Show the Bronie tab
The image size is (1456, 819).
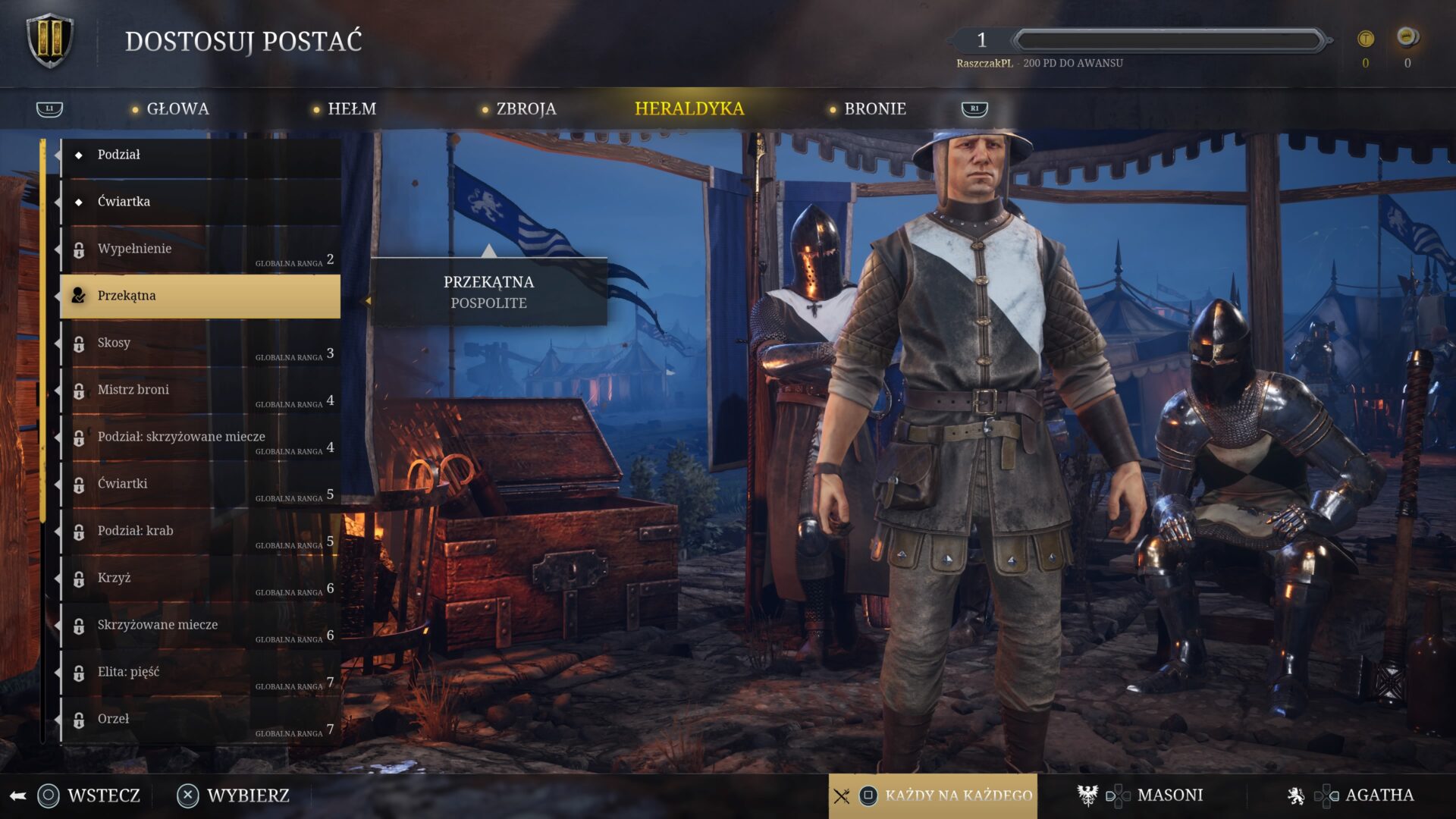point(874,109)
